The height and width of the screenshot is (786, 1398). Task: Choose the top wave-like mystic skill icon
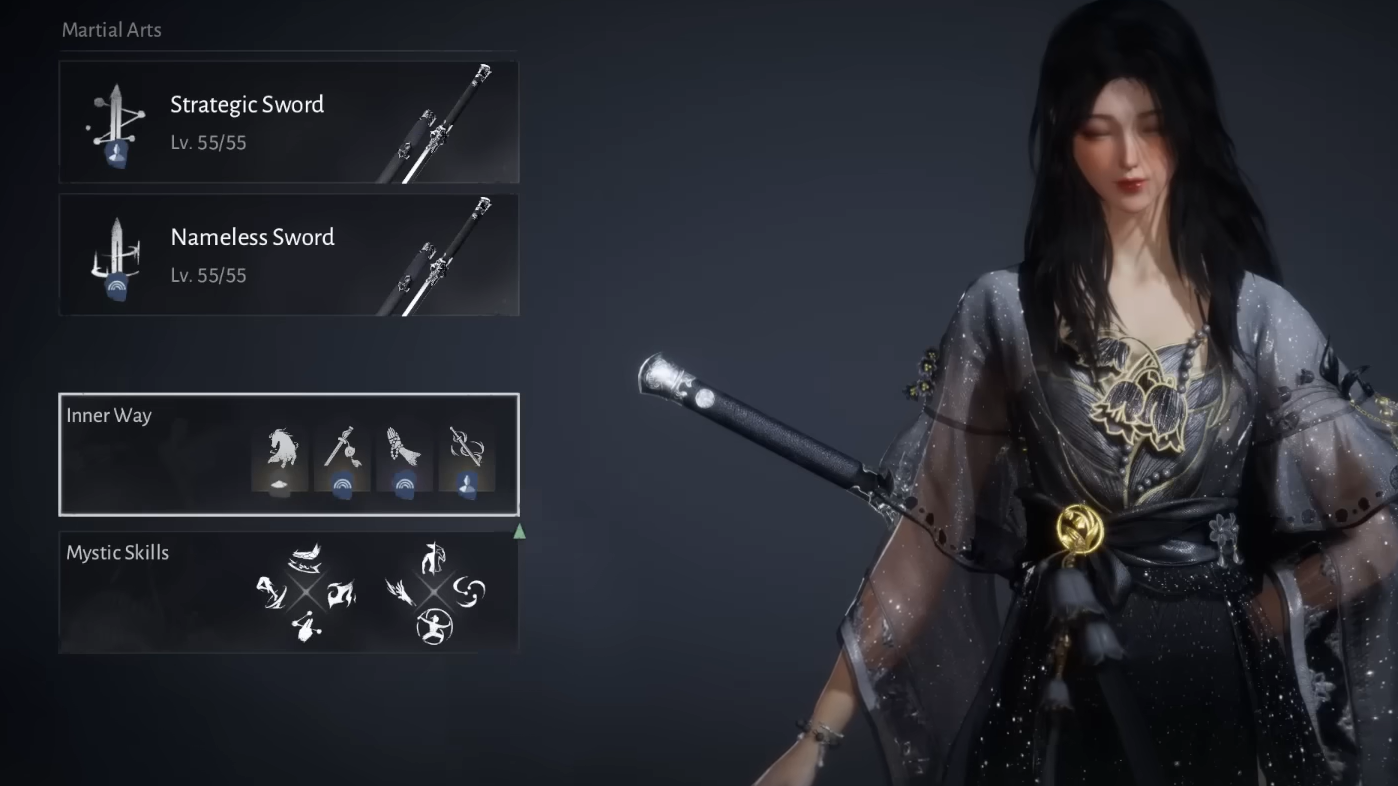[x=305, y=557]
